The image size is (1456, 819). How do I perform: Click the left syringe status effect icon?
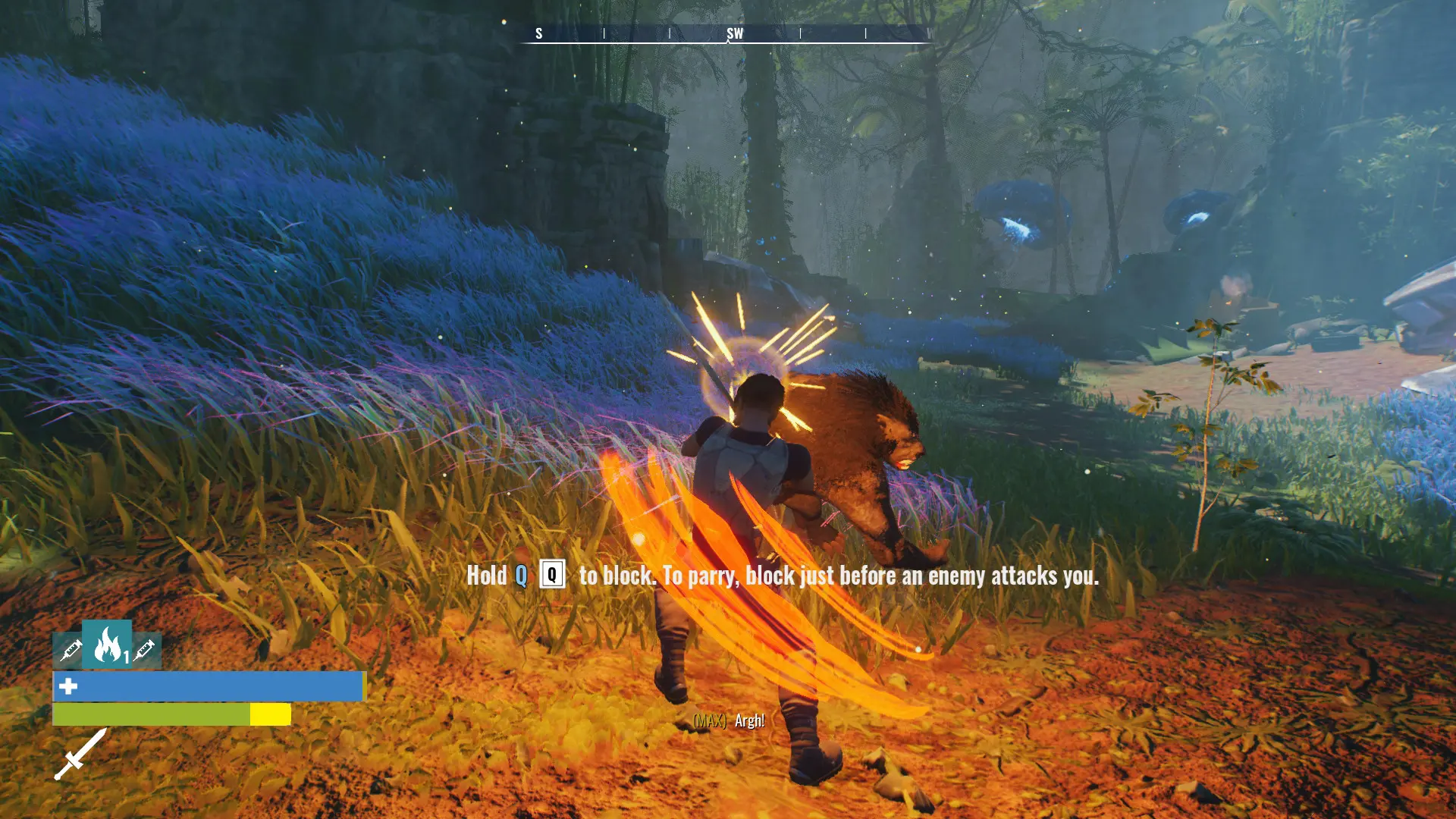[70, 651]
